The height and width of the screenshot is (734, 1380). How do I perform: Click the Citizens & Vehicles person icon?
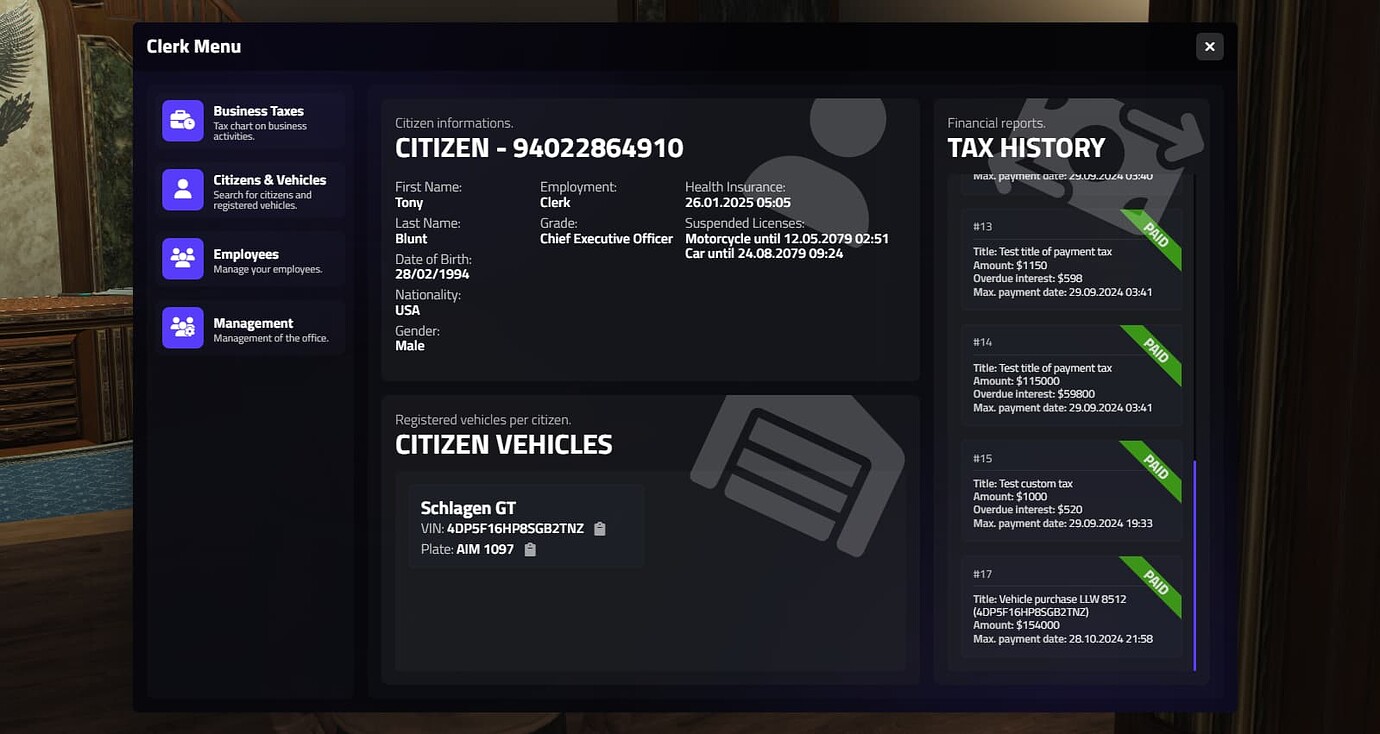(182, 188)
